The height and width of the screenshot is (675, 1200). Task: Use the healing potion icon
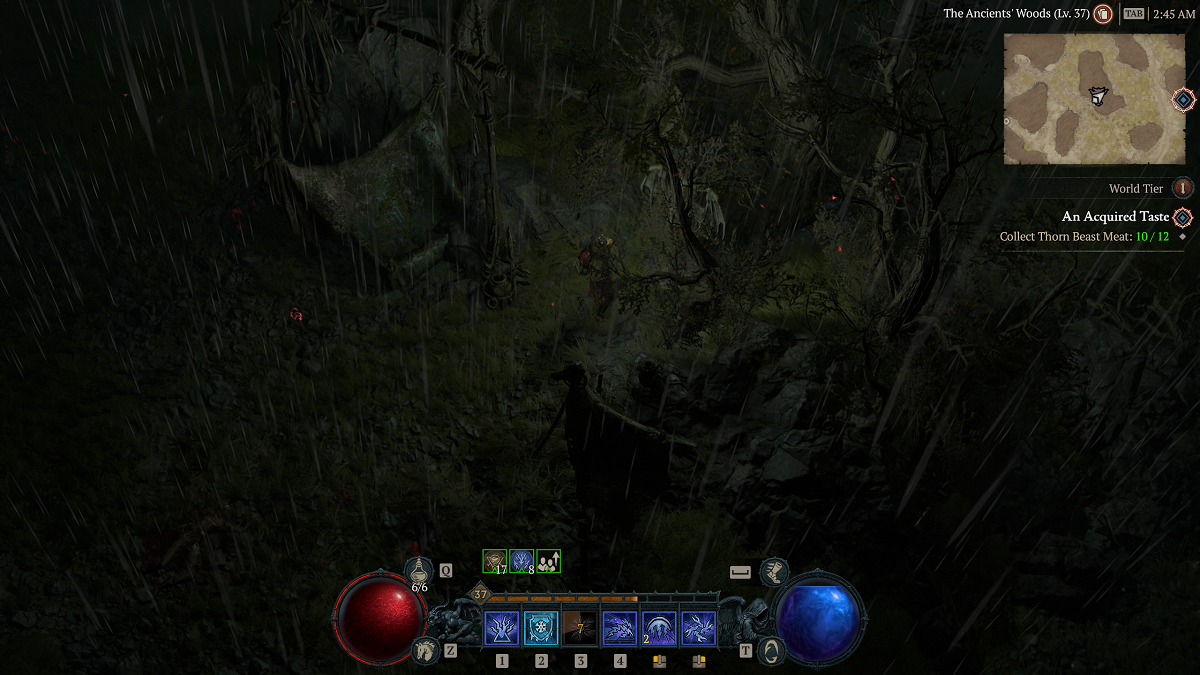click(419, 571)
